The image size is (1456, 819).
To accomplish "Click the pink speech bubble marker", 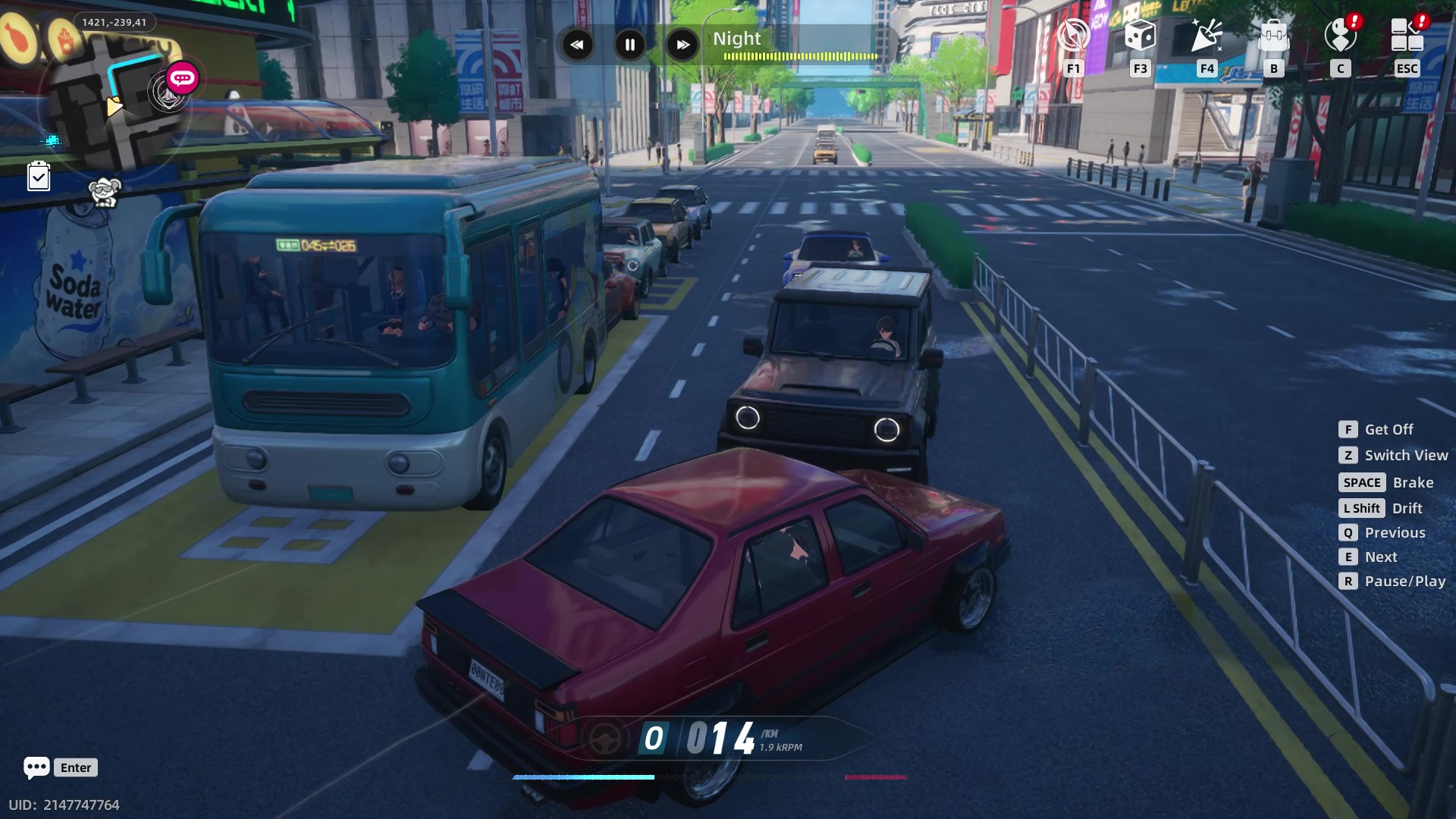I will point(182,78).
